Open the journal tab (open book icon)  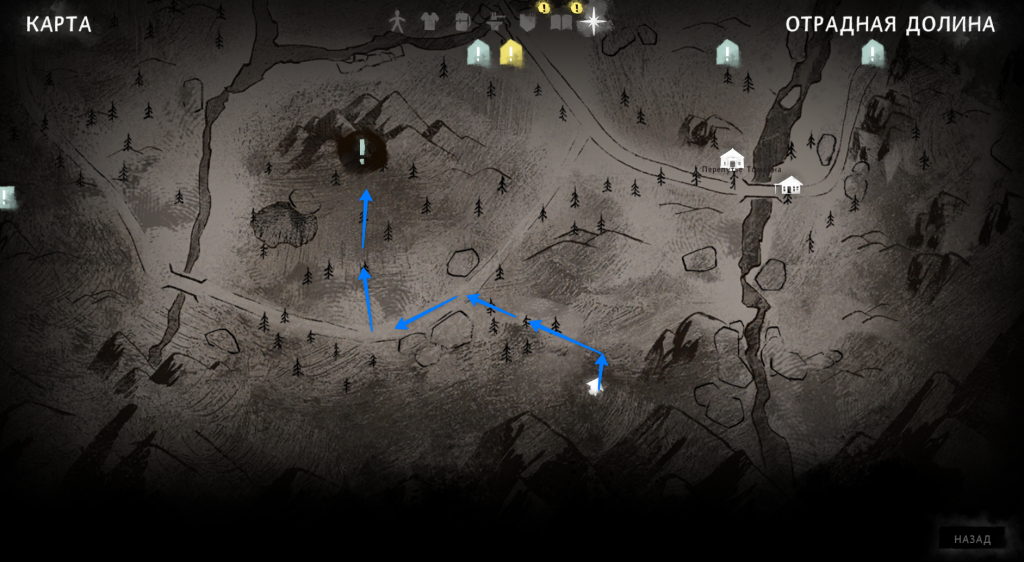coord(561,20)
